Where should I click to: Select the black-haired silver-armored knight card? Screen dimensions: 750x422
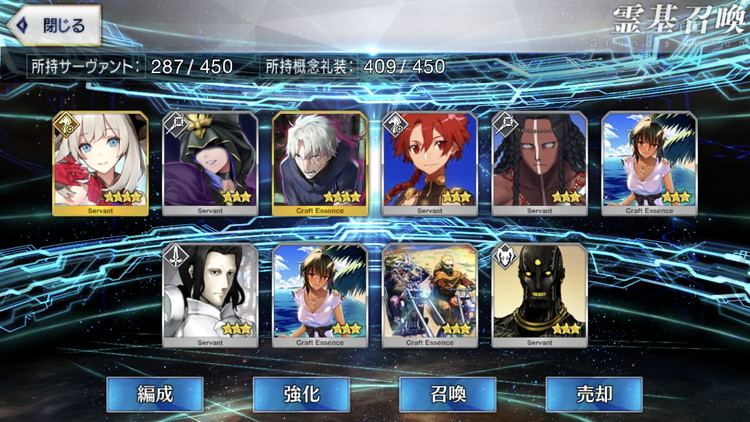(210, 294)
